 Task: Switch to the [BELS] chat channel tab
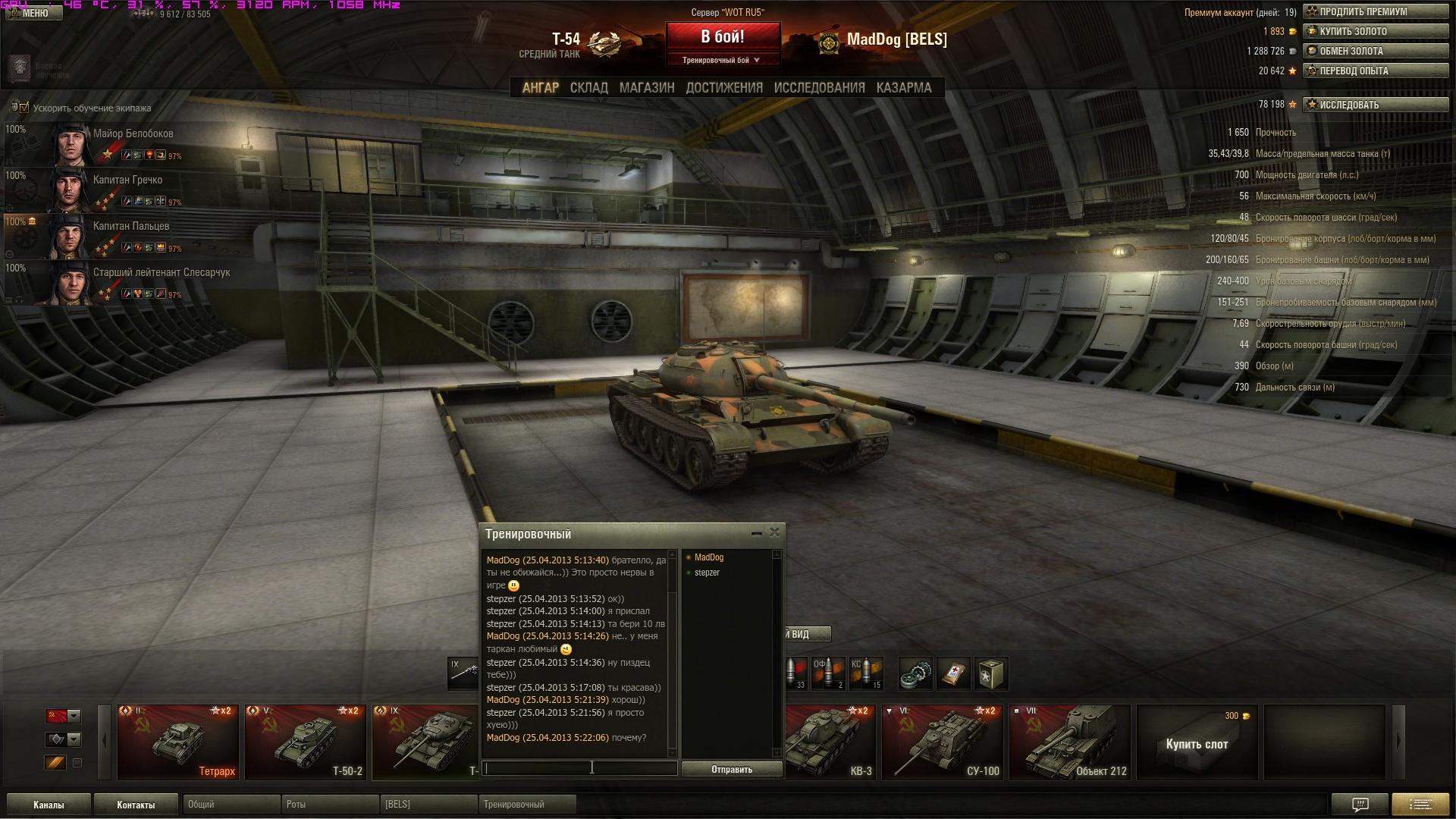tap(428, 805)
